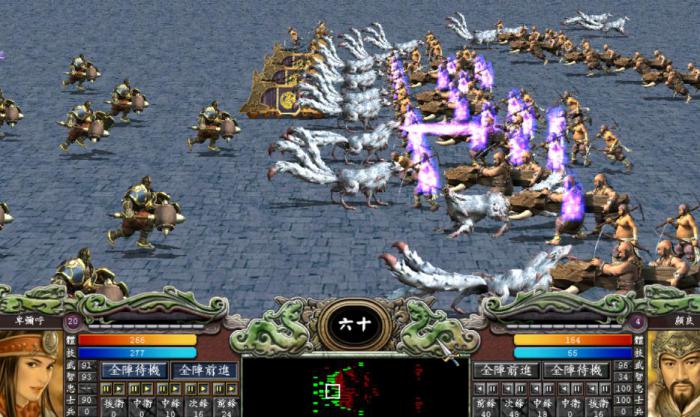This screenshot has width=700, height=417.
Task: Click 全陣待機 in 卑彌呼's command panel
Action: (132, 370)
